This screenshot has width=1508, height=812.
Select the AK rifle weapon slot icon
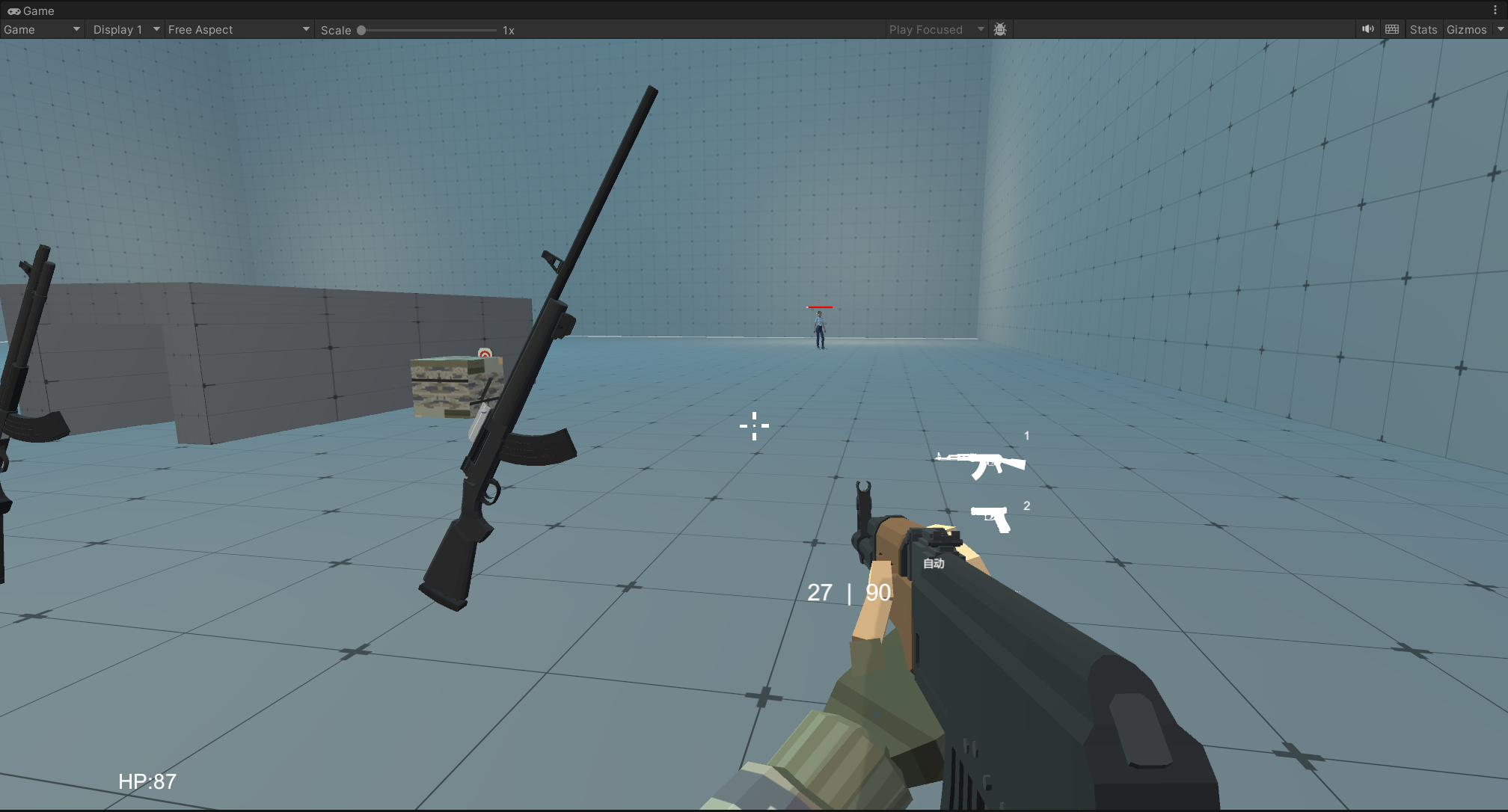(980, 464)
